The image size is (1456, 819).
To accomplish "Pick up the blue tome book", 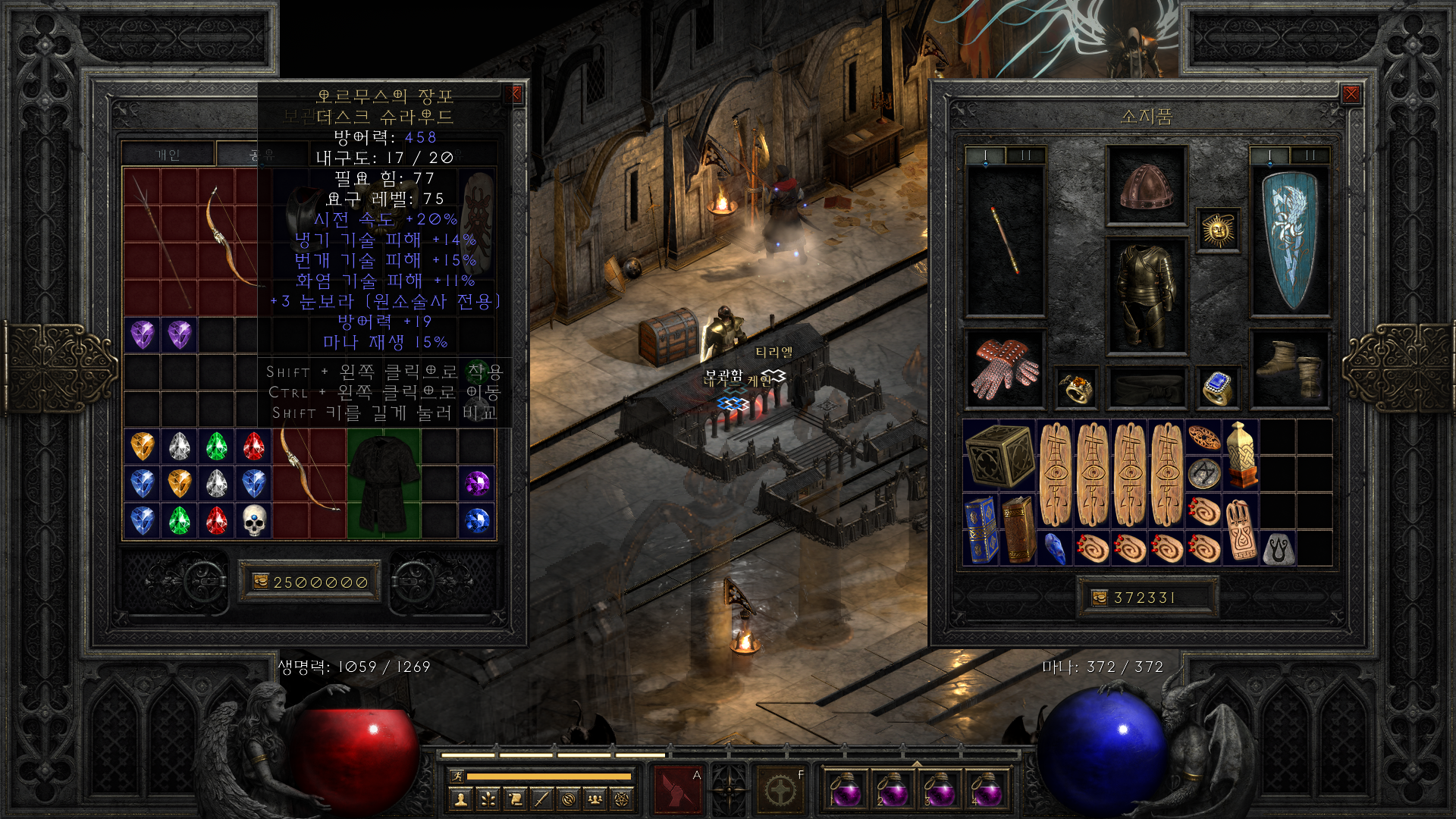I will (981, 529).
